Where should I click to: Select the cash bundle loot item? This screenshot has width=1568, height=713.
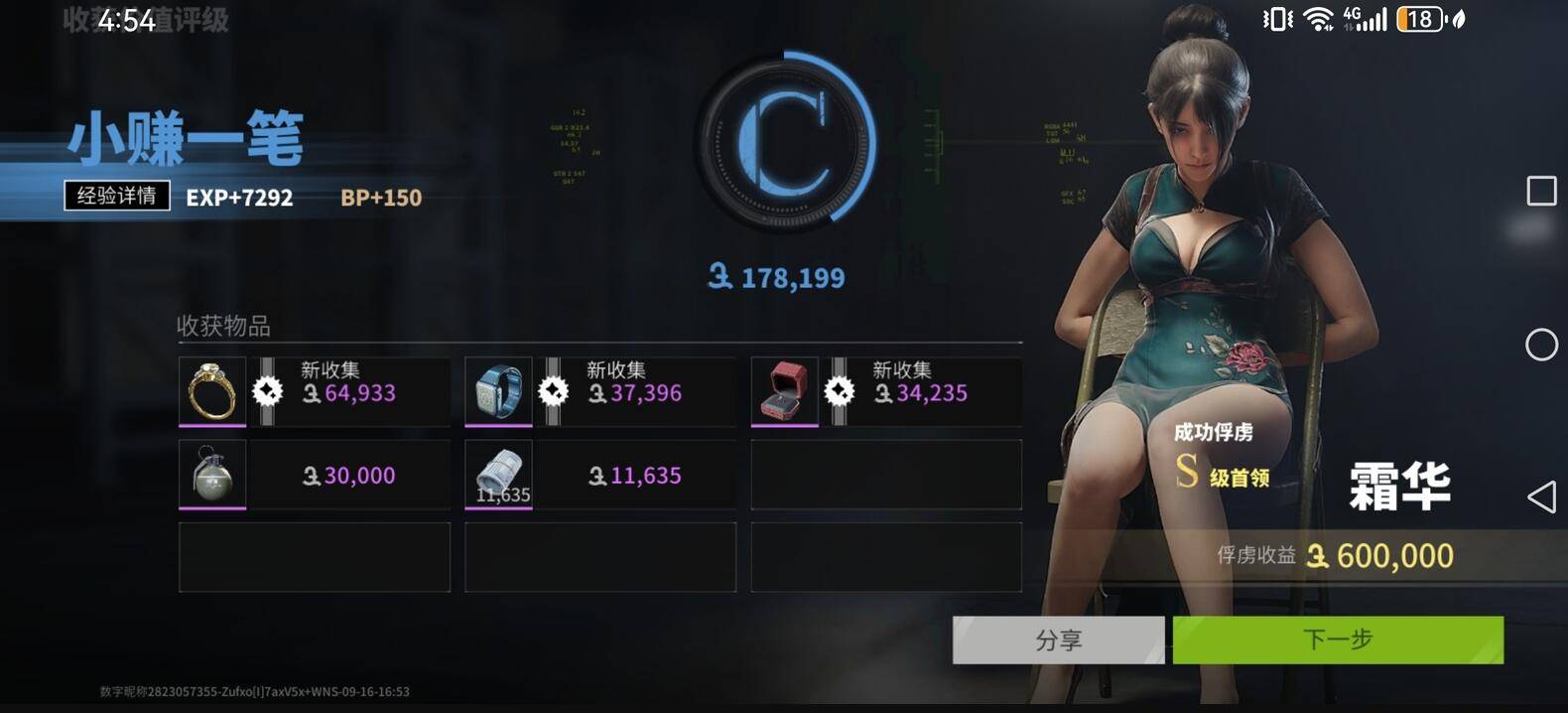pyautogui.click(x=498, y=474)
